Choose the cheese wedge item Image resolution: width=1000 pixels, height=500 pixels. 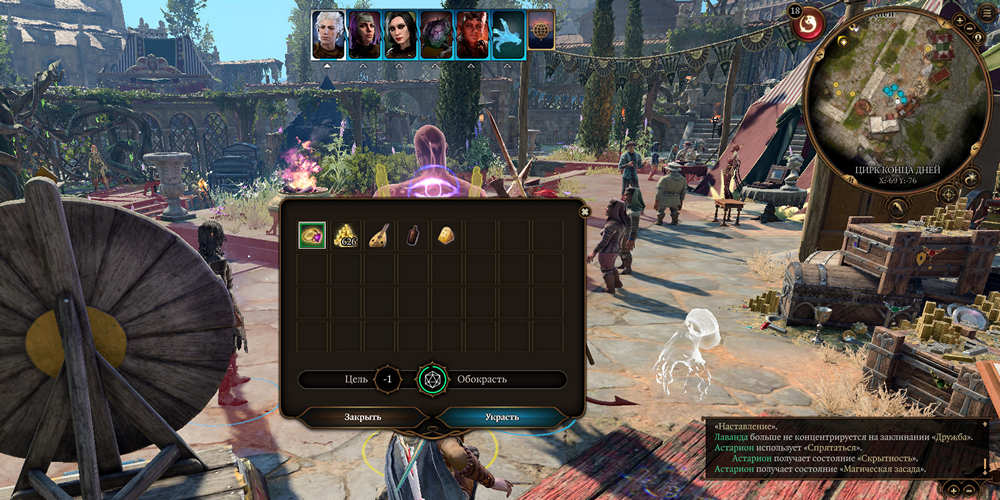(446, 235)
